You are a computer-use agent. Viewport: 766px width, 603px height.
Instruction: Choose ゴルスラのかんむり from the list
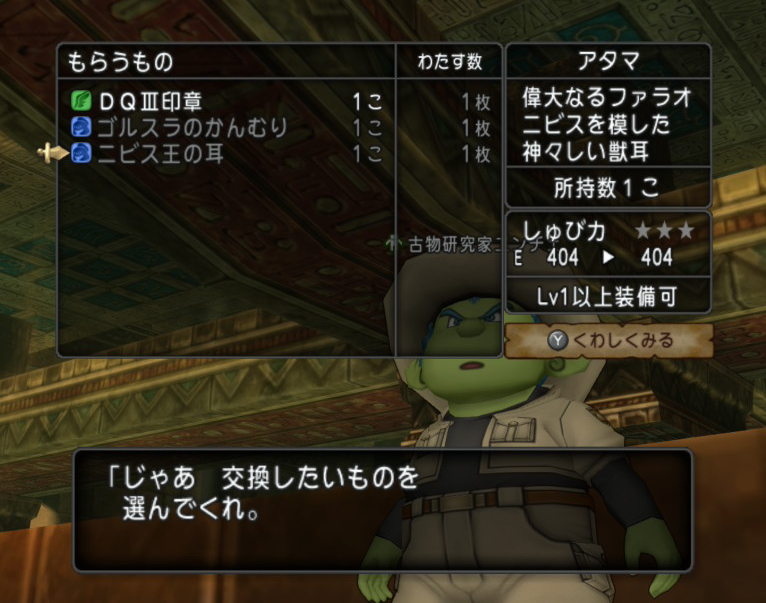pos(190,128)
